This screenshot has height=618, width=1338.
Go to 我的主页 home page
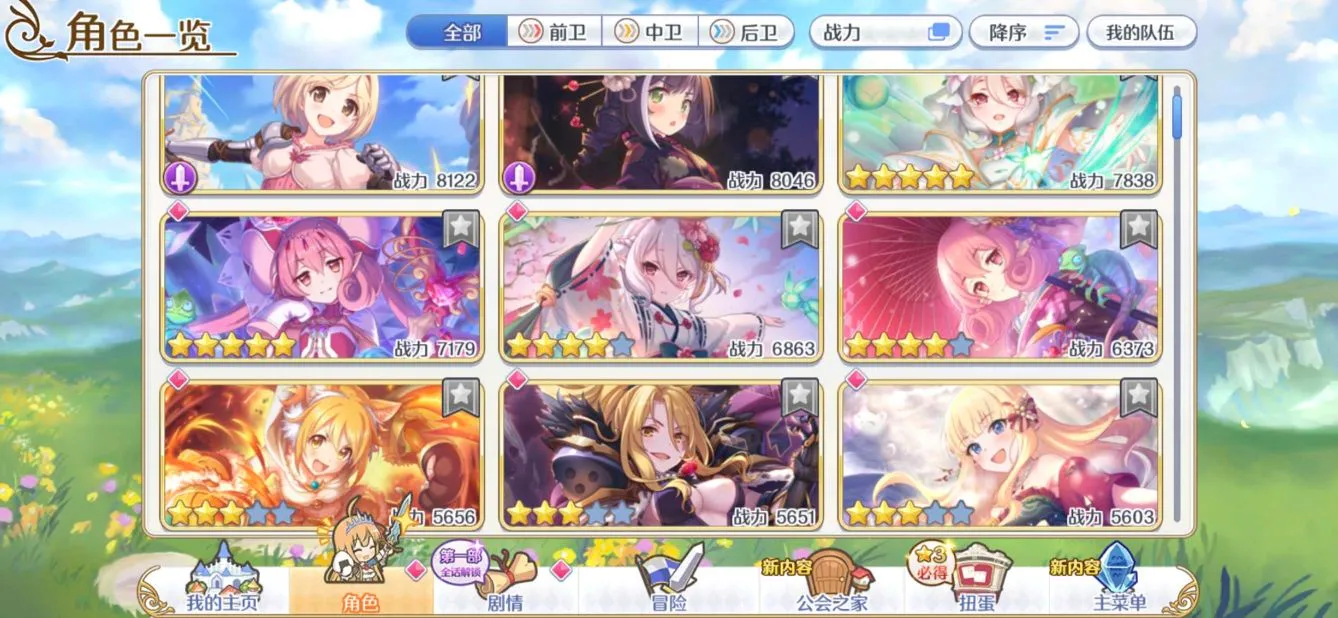[222, 590]
